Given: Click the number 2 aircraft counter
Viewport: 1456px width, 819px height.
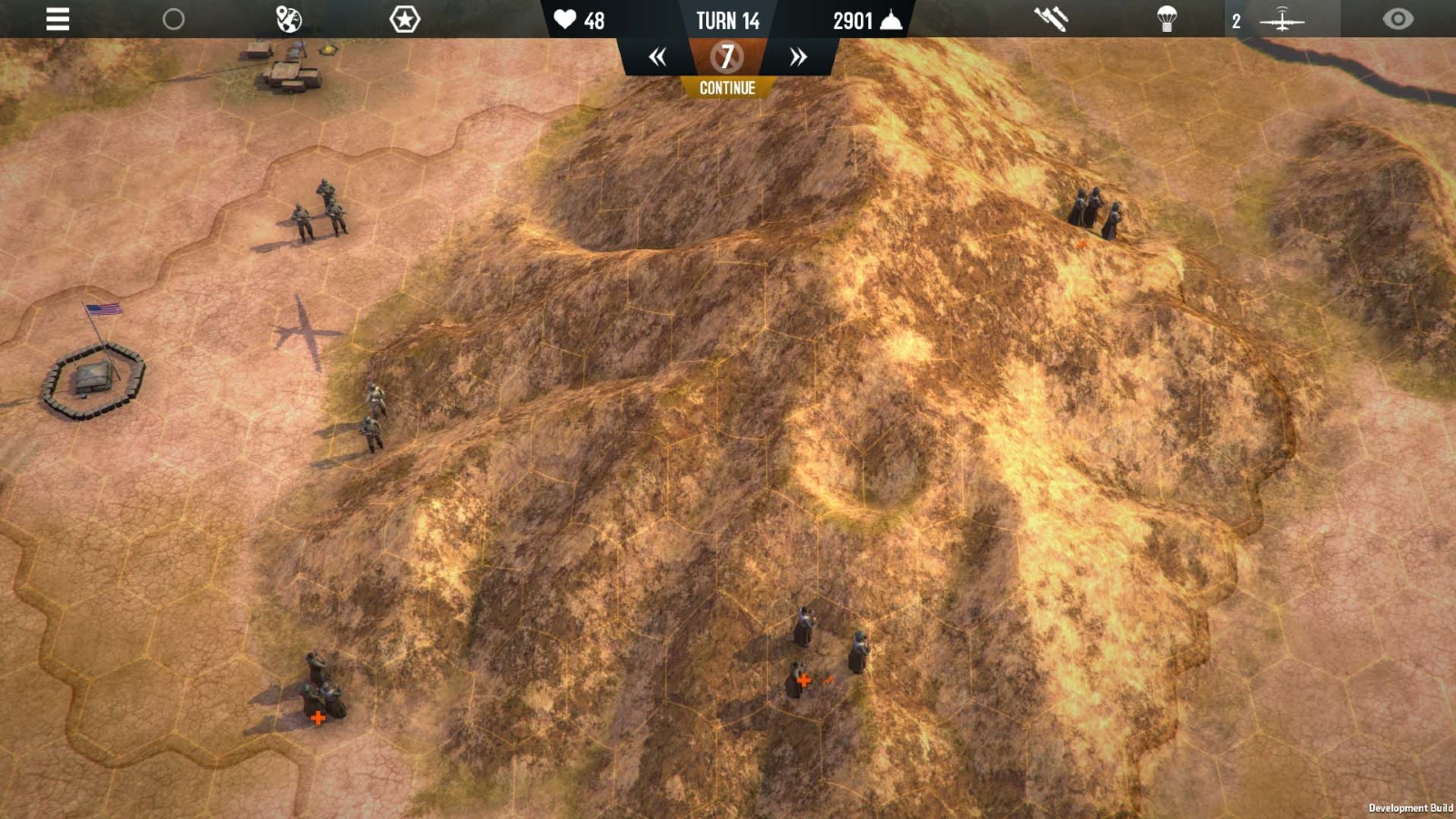Looking at the screenshot, I should click(x=1235, y=20).
